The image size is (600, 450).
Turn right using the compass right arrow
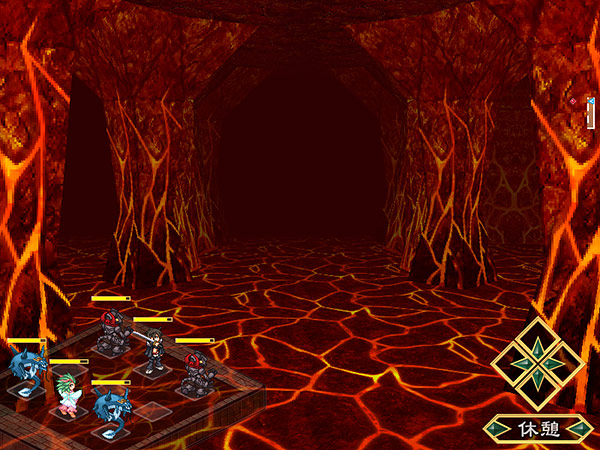561,363
